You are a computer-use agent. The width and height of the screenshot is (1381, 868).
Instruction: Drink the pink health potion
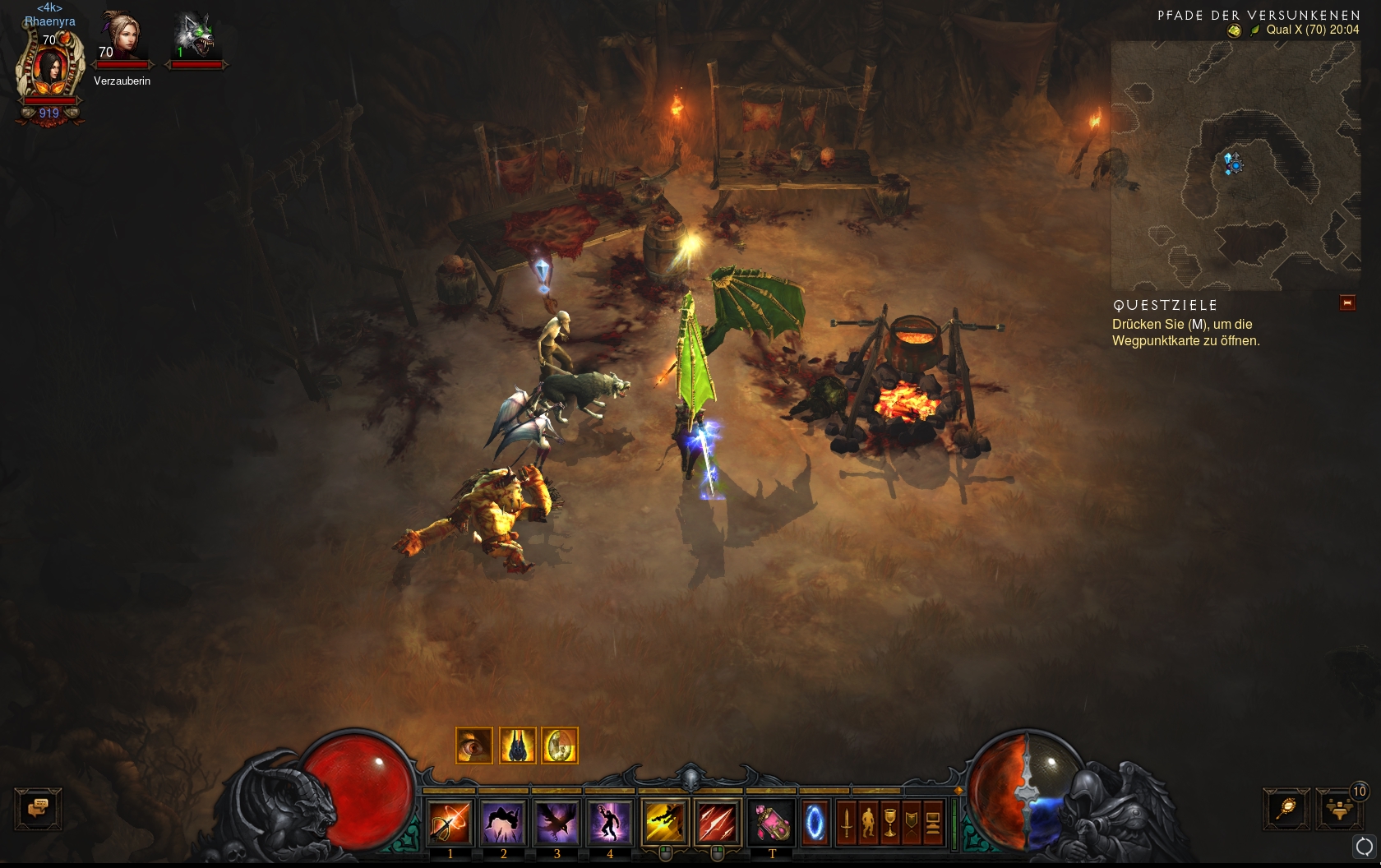pyautogui.click(x=772, y=821)
